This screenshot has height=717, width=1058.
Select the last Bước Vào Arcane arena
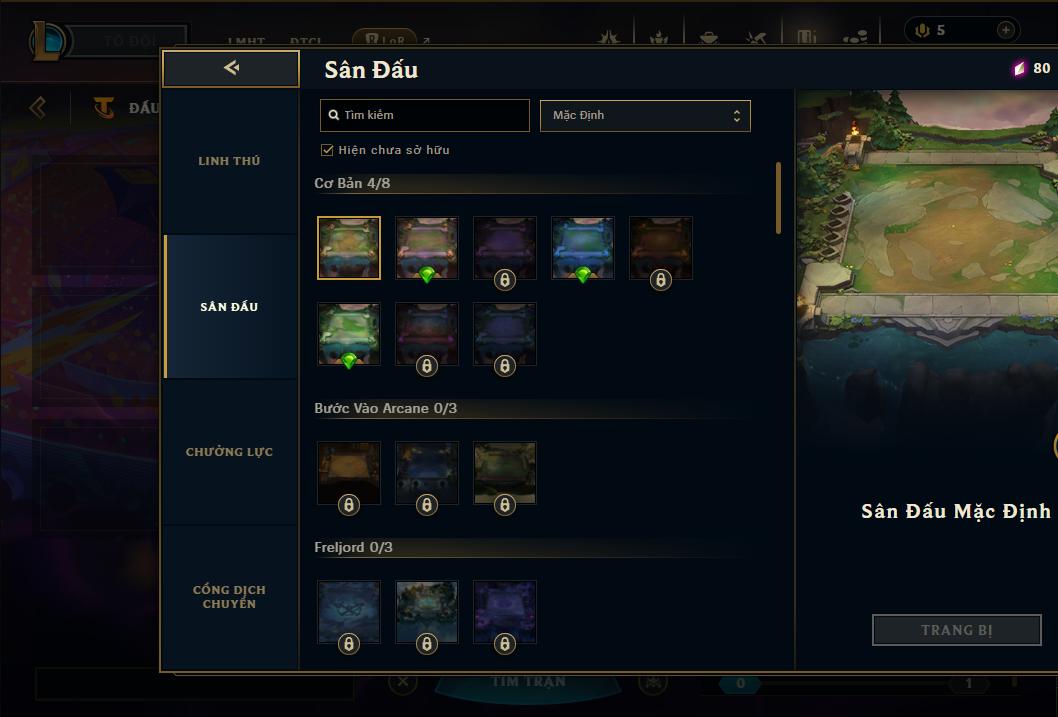tap(505, 472)
